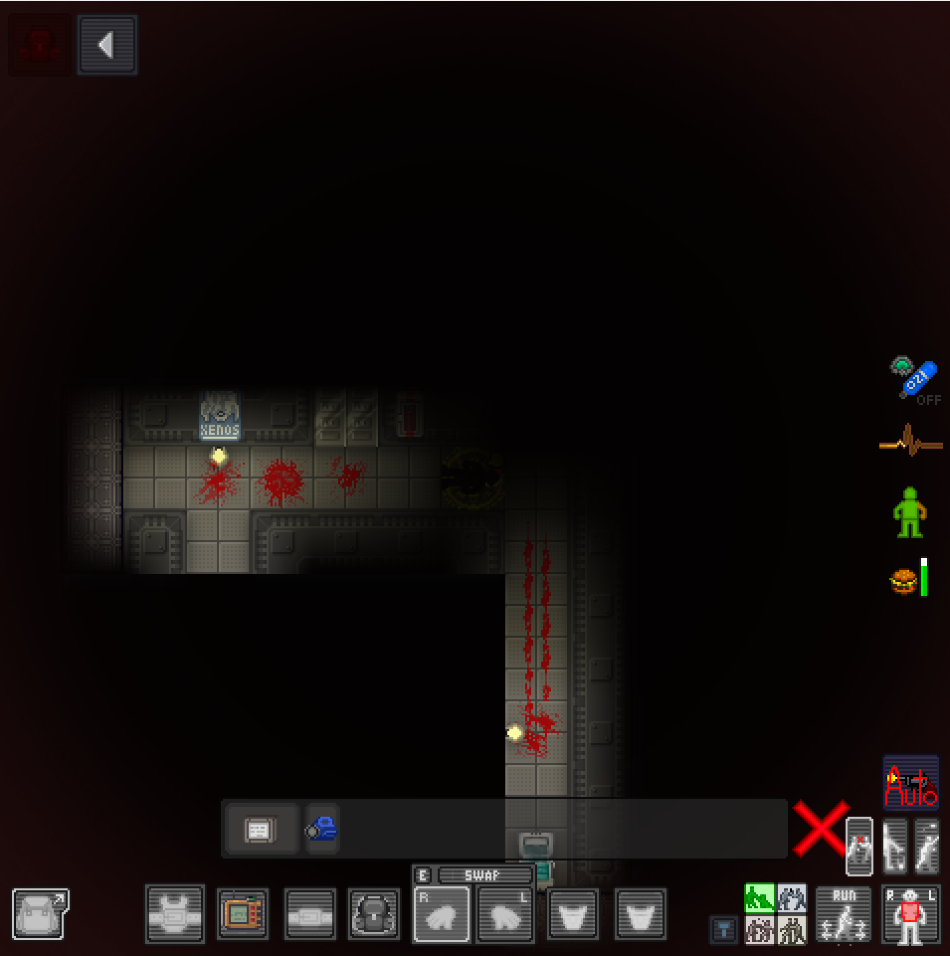Select the armor vest equipment slot
Image resolution: width=950 pixels, height=956 pixels.
tap(175, 914)
